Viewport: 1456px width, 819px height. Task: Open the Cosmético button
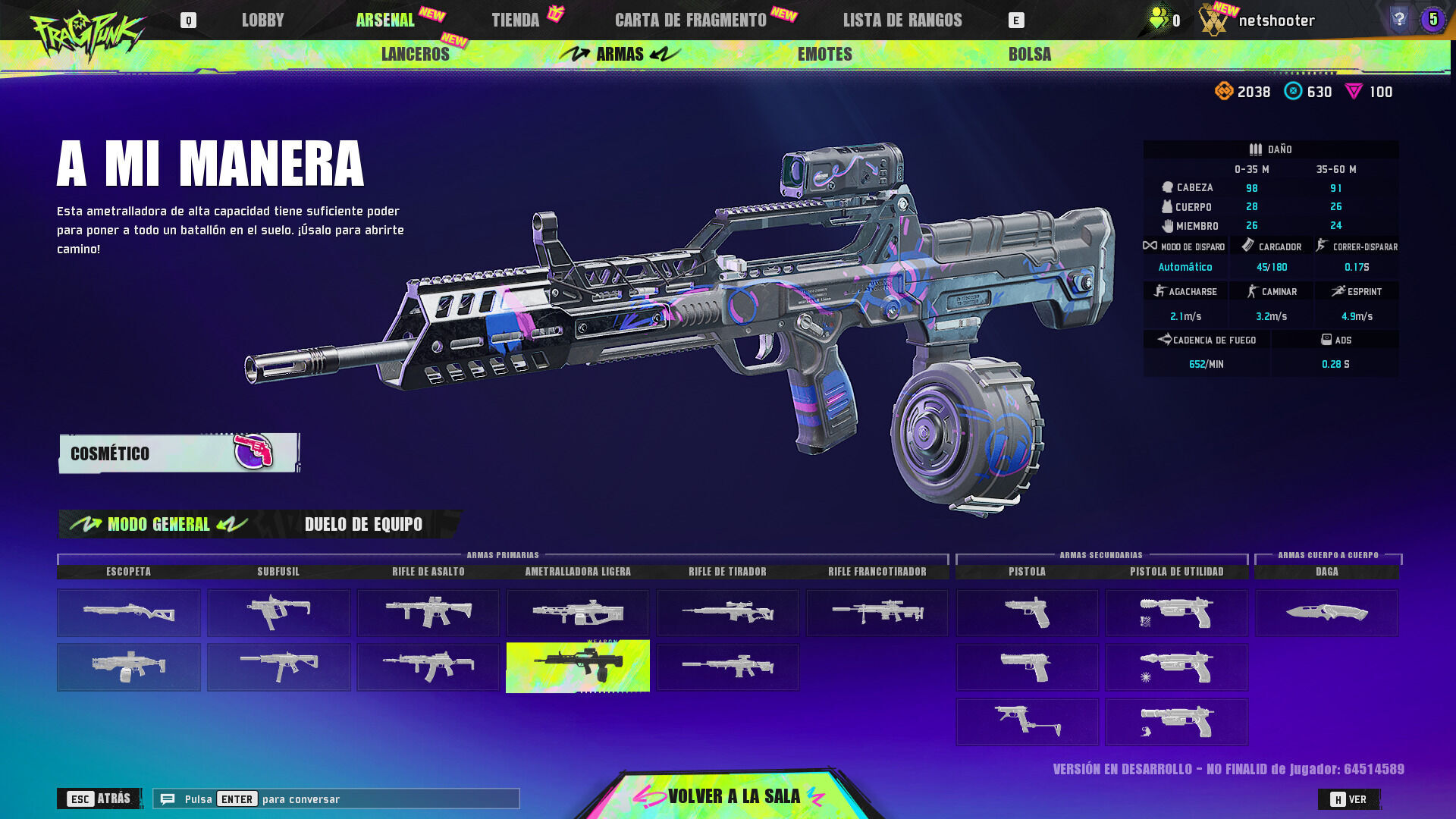pyautogui.click(x=179, y=453)
